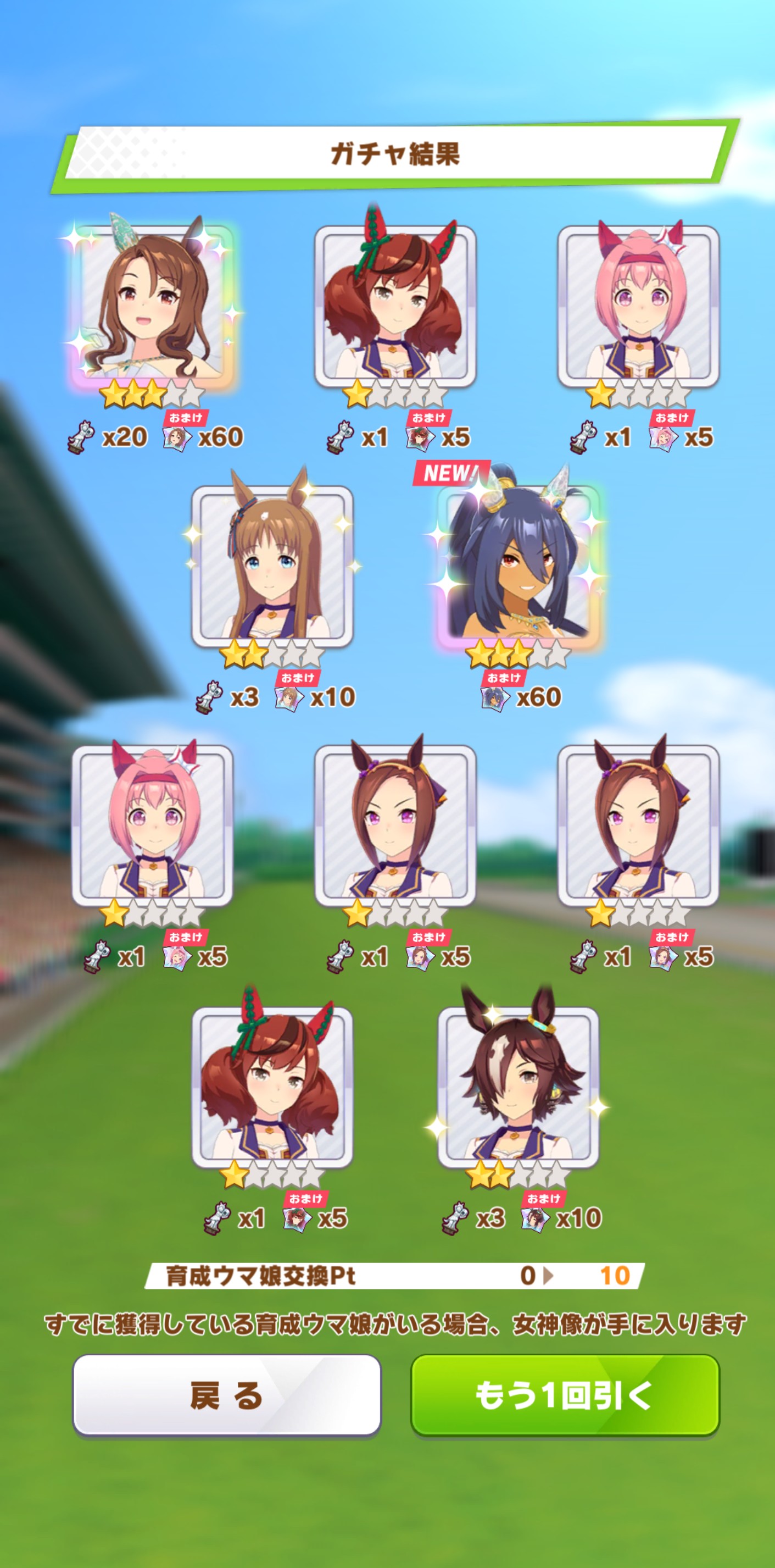Select the blue-eyed long-haired 2-star card

point(272,565)
